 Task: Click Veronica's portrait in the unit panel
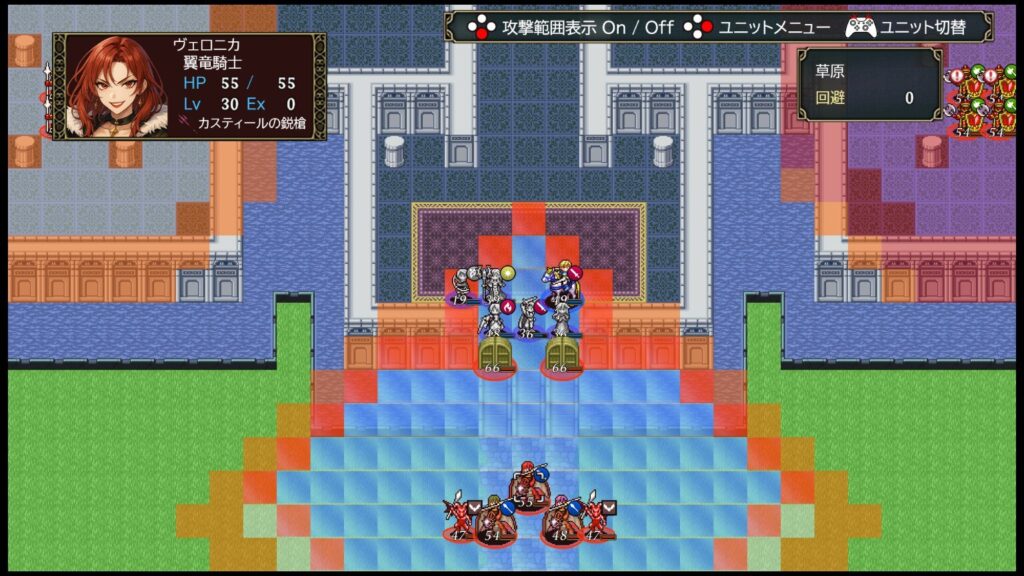tap(105, 85)
